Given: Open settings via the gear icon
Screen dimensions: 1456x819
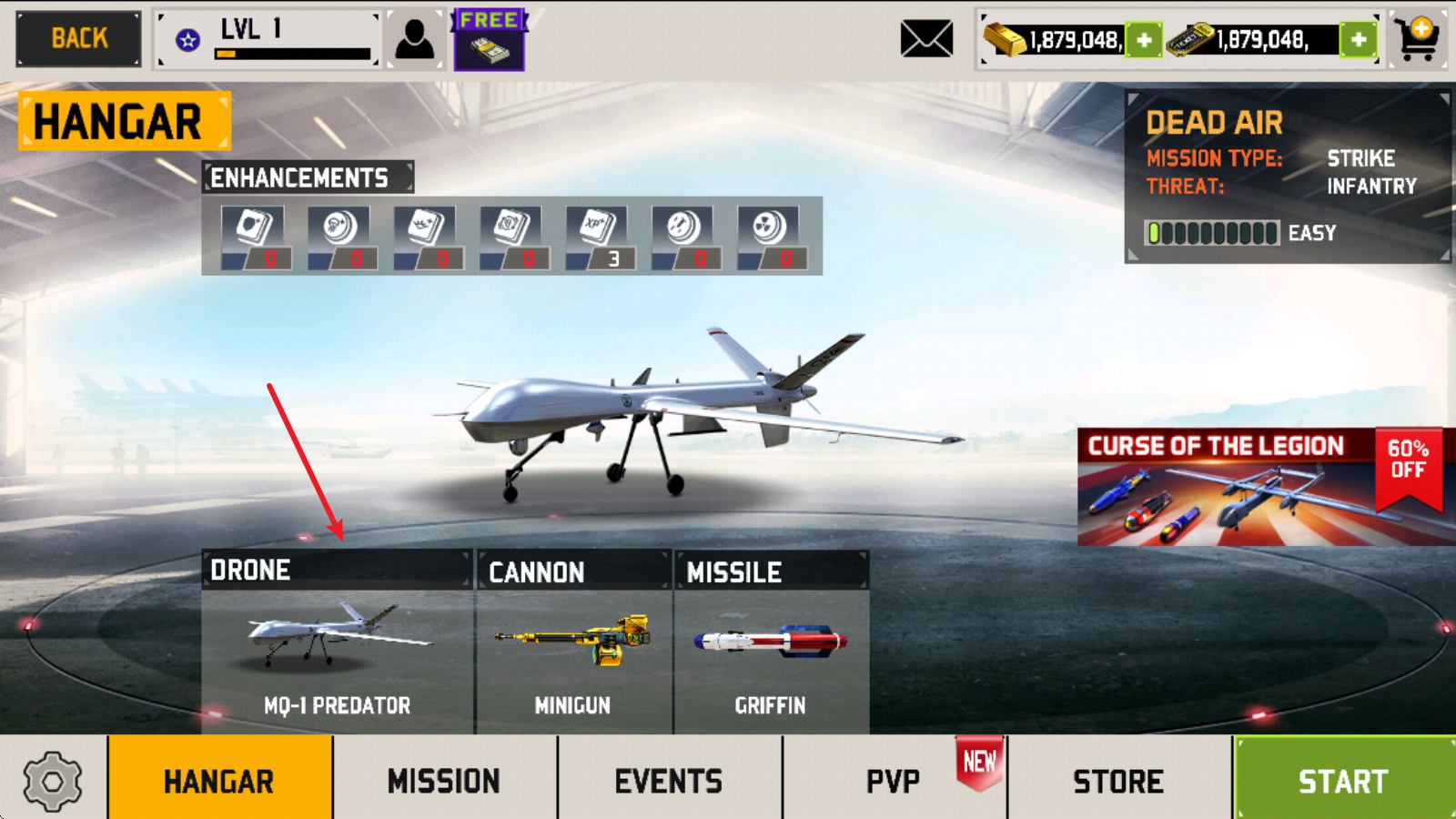Looking at the screenshot, I should click(x=53, y=780).
